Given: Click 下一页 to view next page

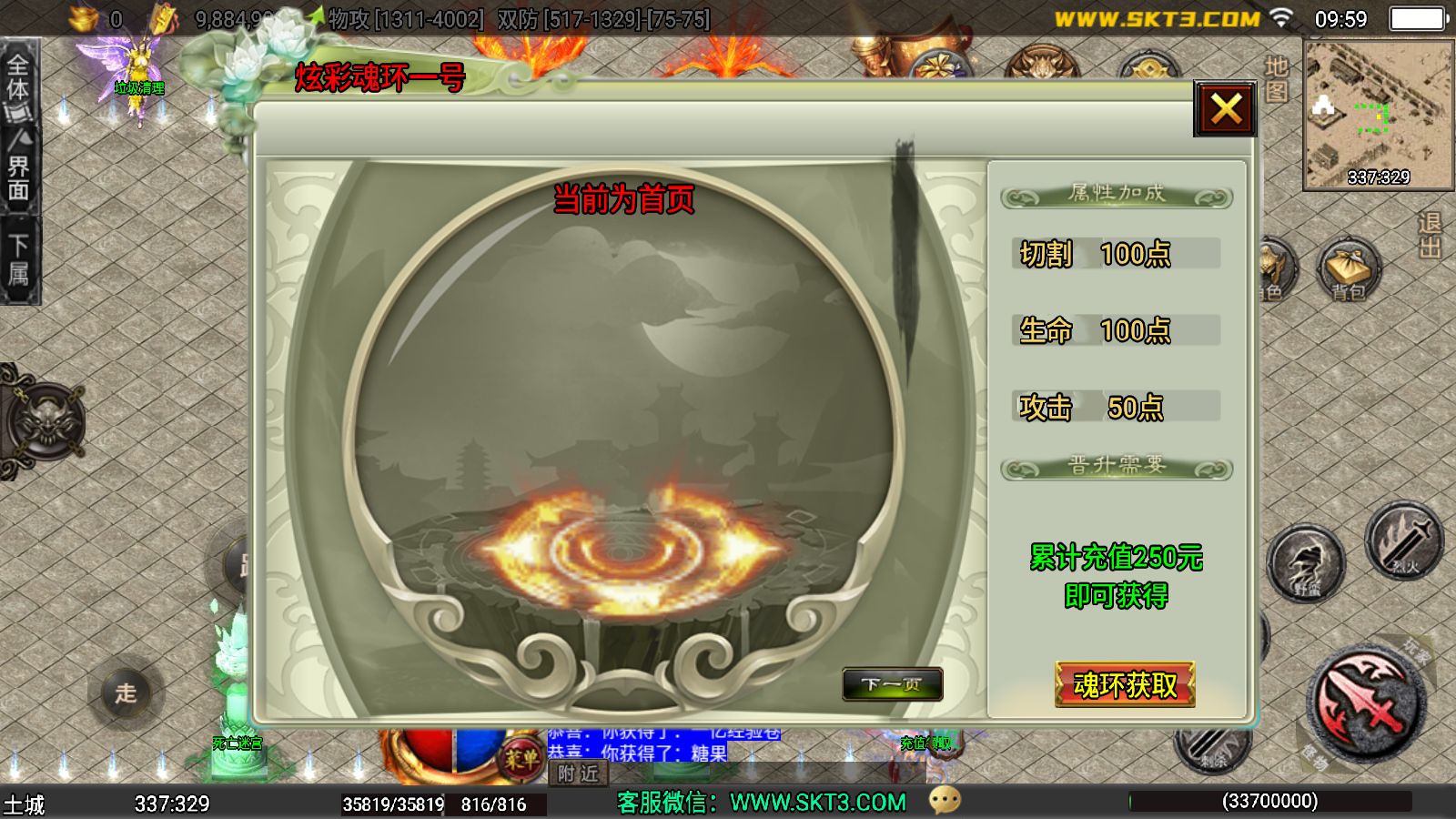Looking at the screenshot, I should [x=895, y=685].
